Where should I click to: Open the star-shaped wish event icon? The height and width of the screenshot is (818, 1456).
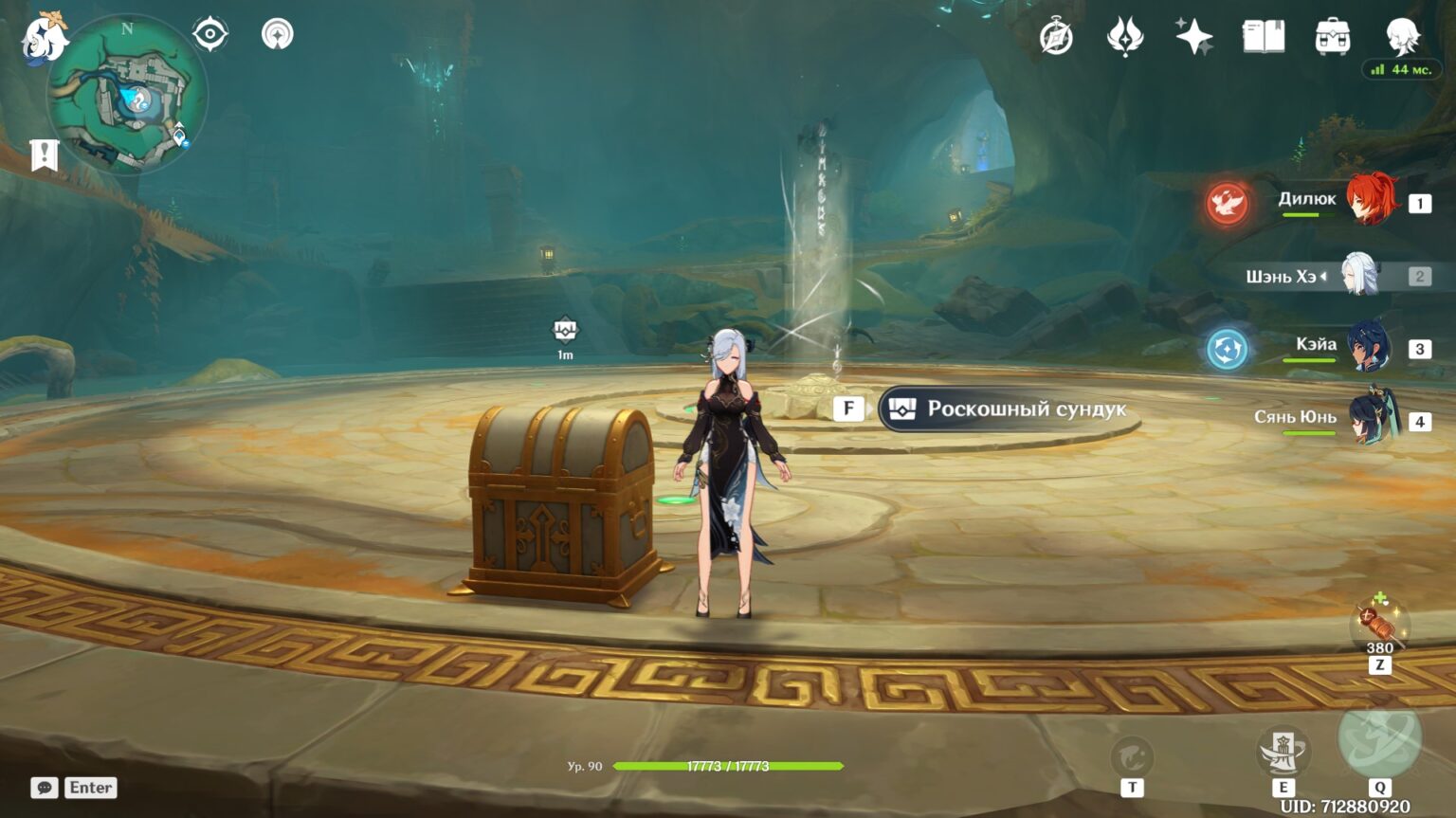[1194, 36]
